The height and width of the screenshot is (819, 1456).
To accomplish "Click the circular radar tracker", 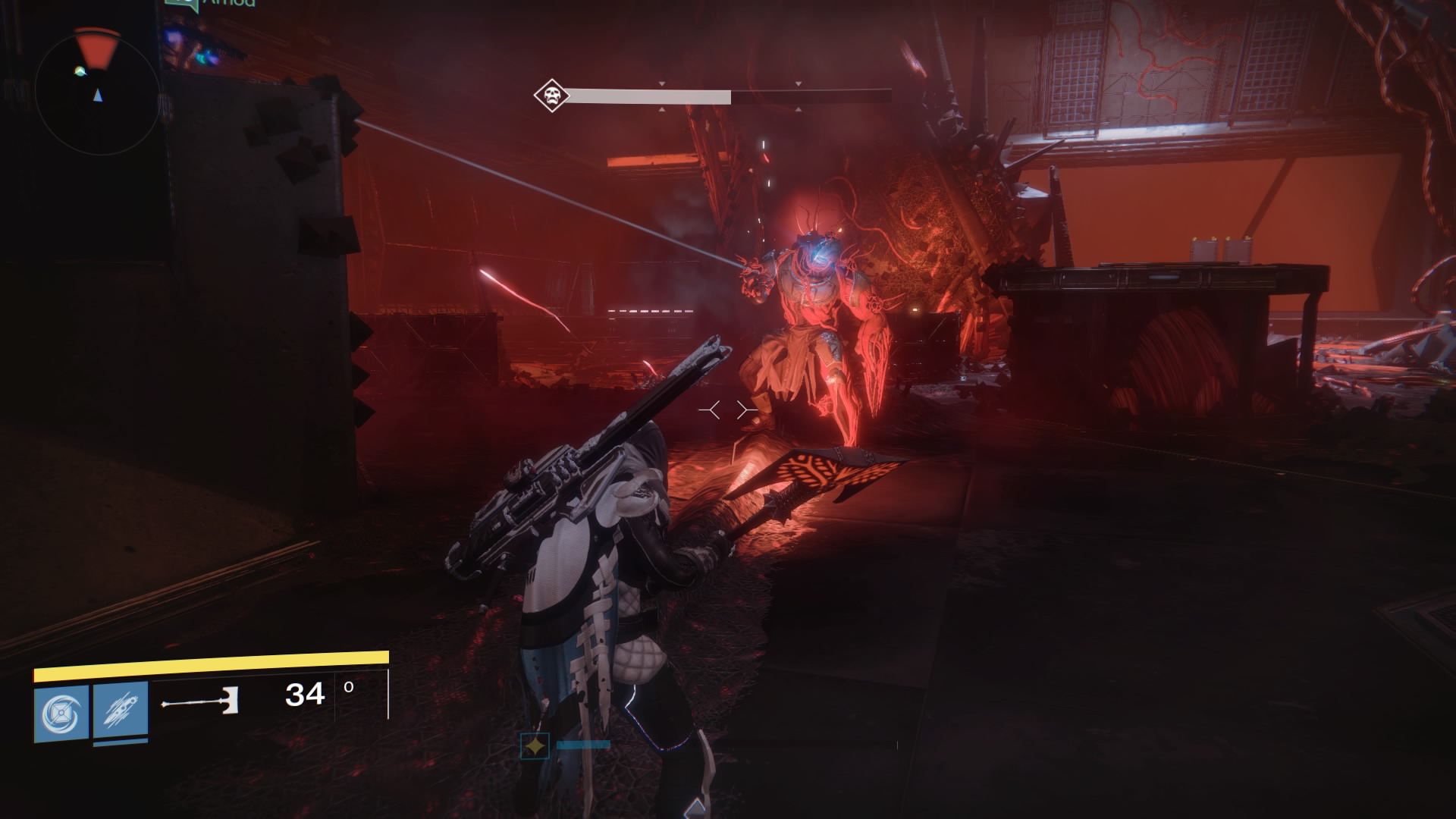I will tap(96, 89).
